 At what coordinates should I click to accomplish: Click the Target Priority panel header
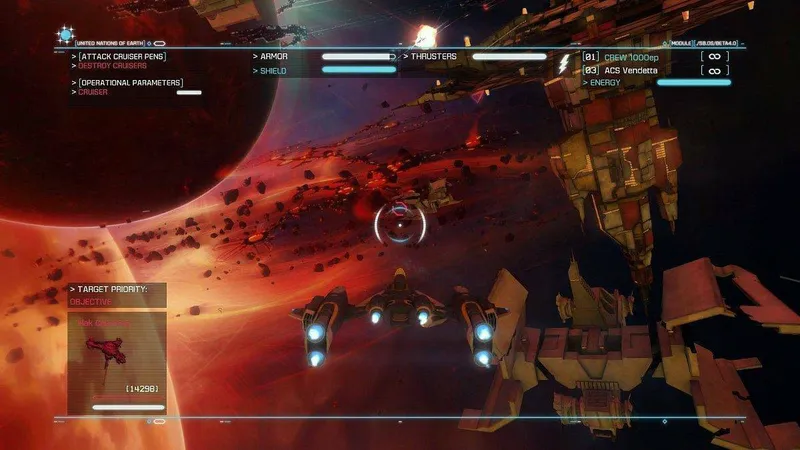[112, 289]
